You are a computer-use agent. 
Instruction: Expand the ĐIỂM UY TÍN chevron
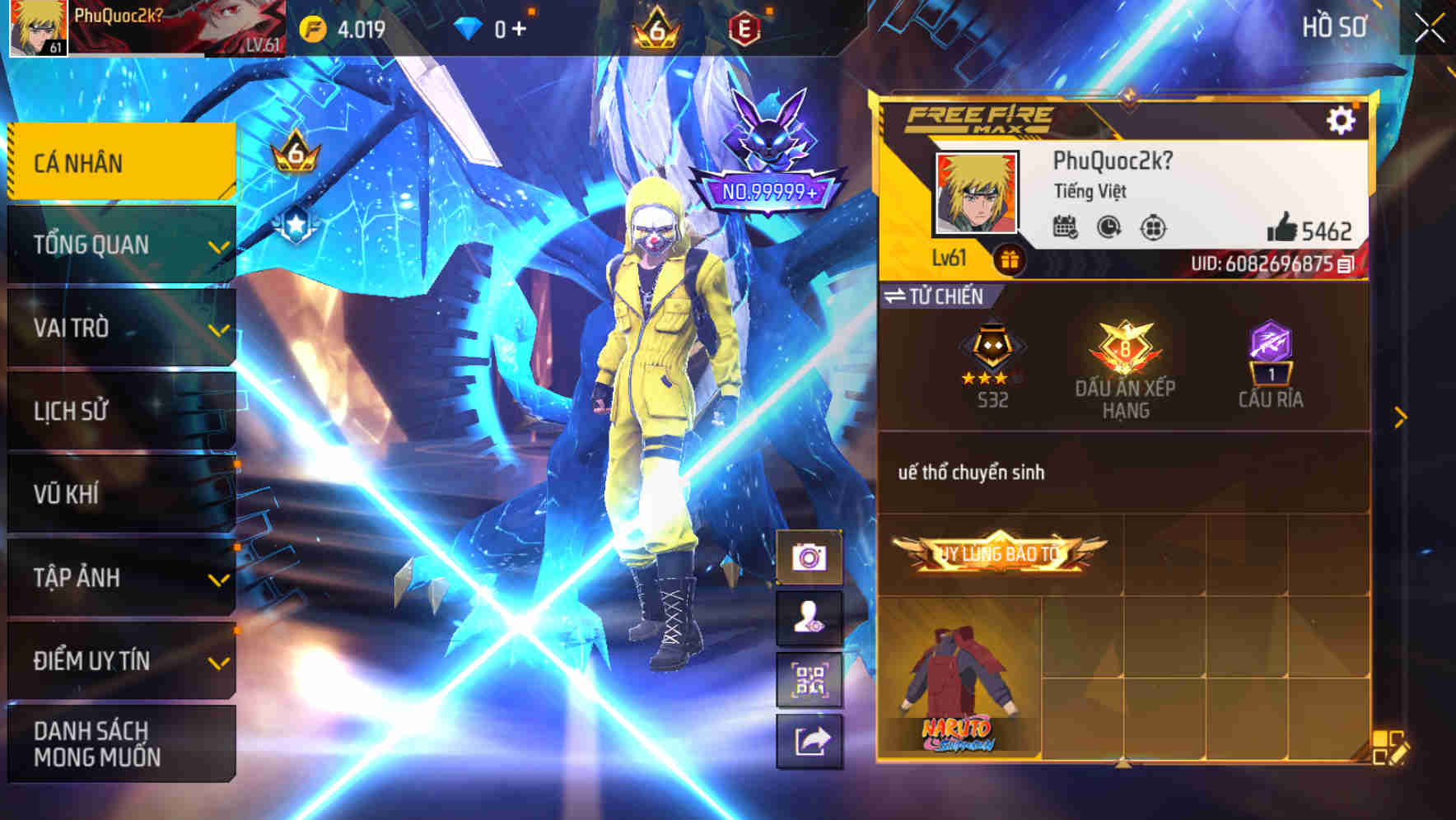coord(217,661)
